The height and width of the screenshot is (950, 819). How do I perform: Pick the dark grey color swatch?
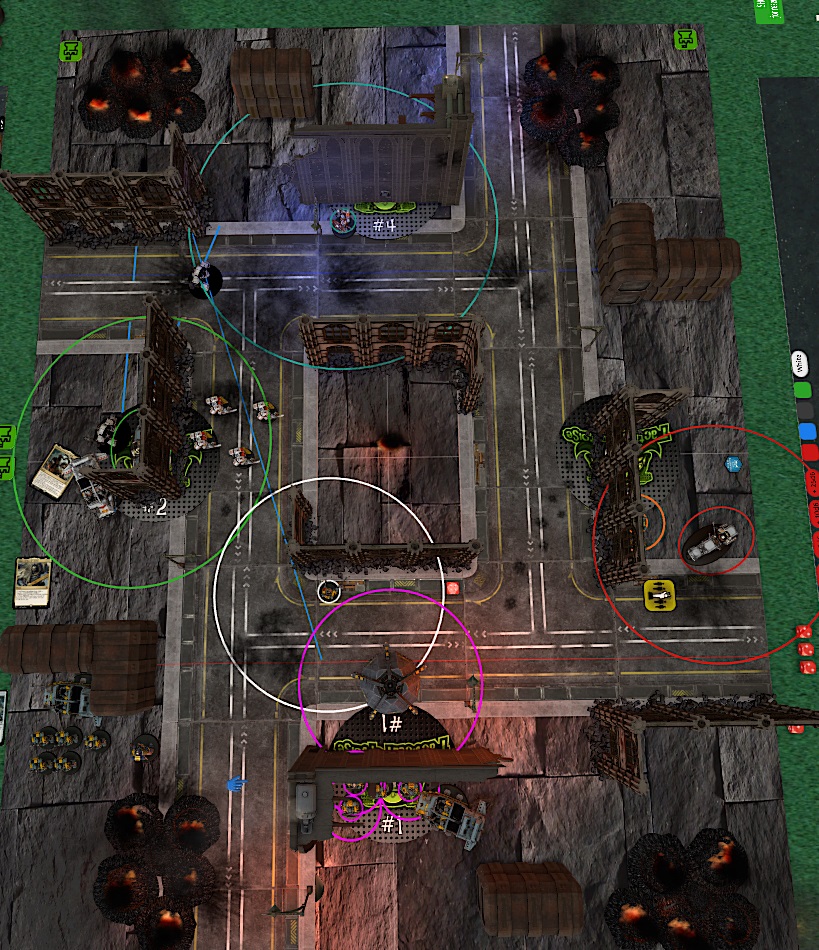pyautogui.click(x=805, y=410)
